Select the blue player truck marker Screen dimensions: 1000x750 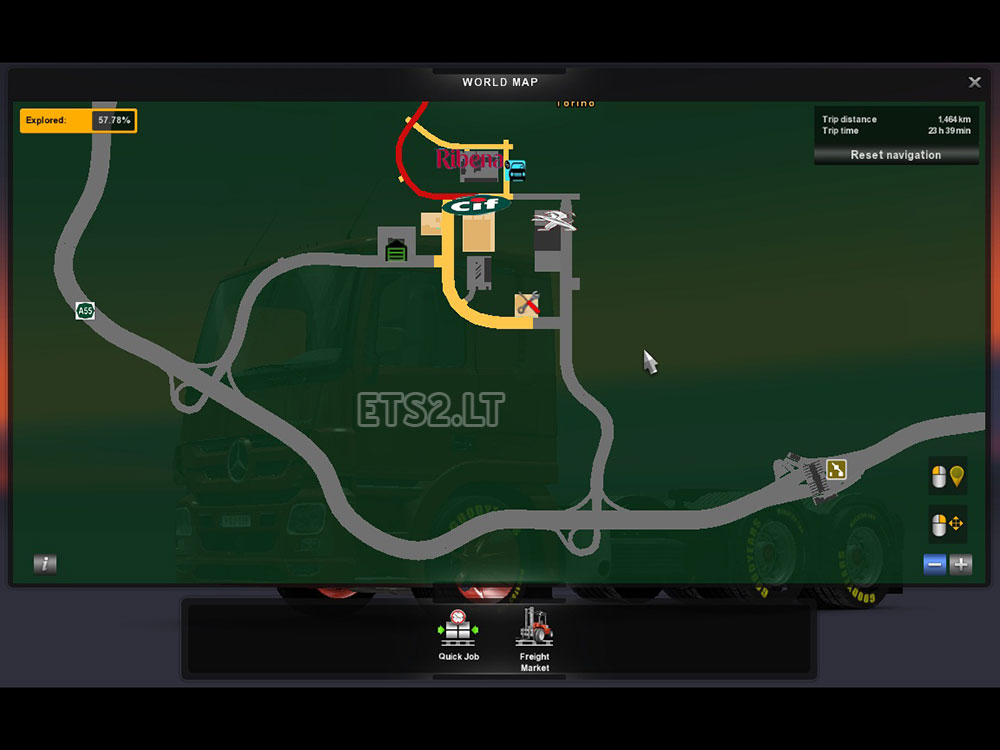pyautogui.click(x=516, y=170)
